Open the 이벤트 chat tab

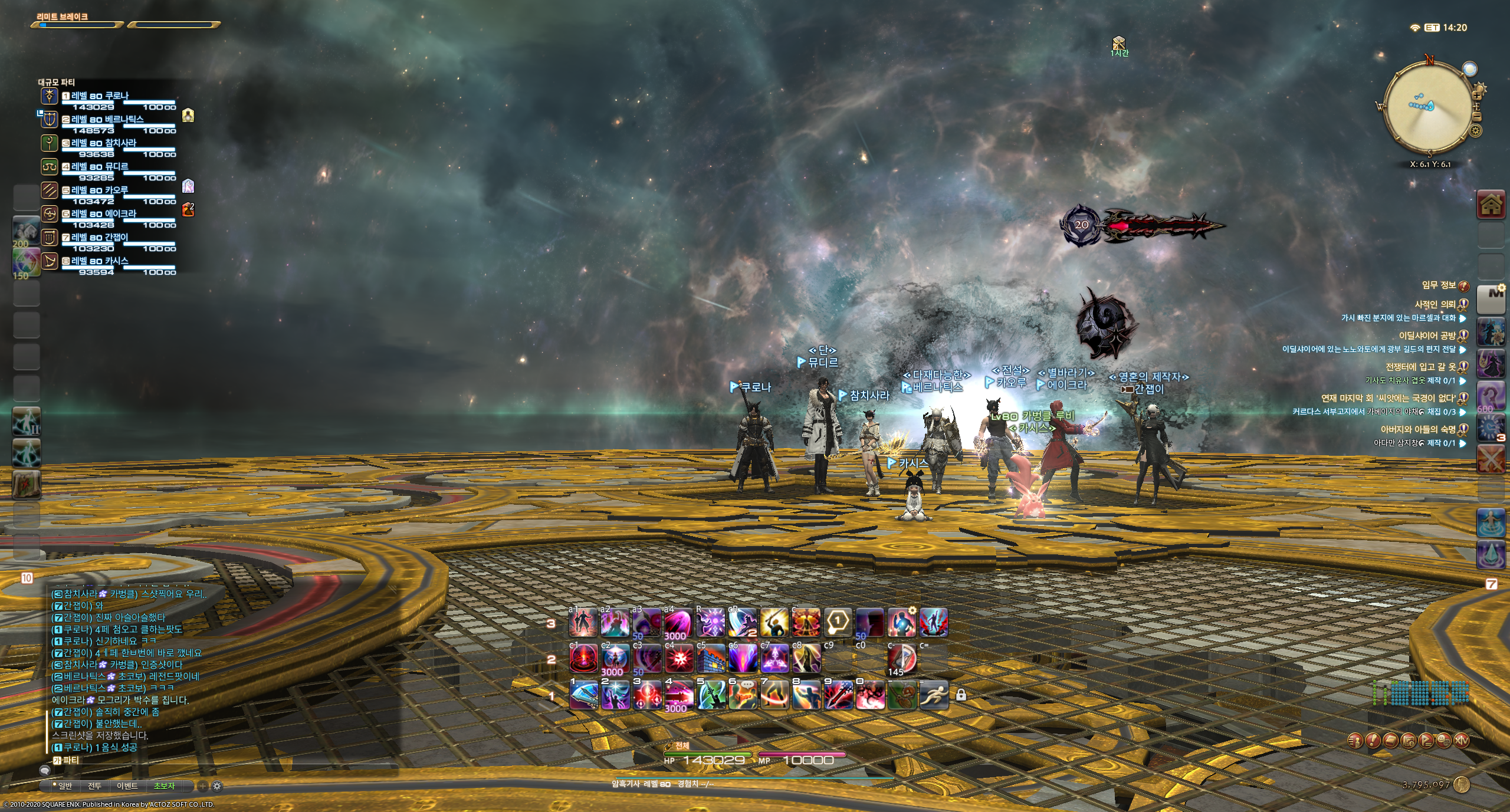pos(127,786)
